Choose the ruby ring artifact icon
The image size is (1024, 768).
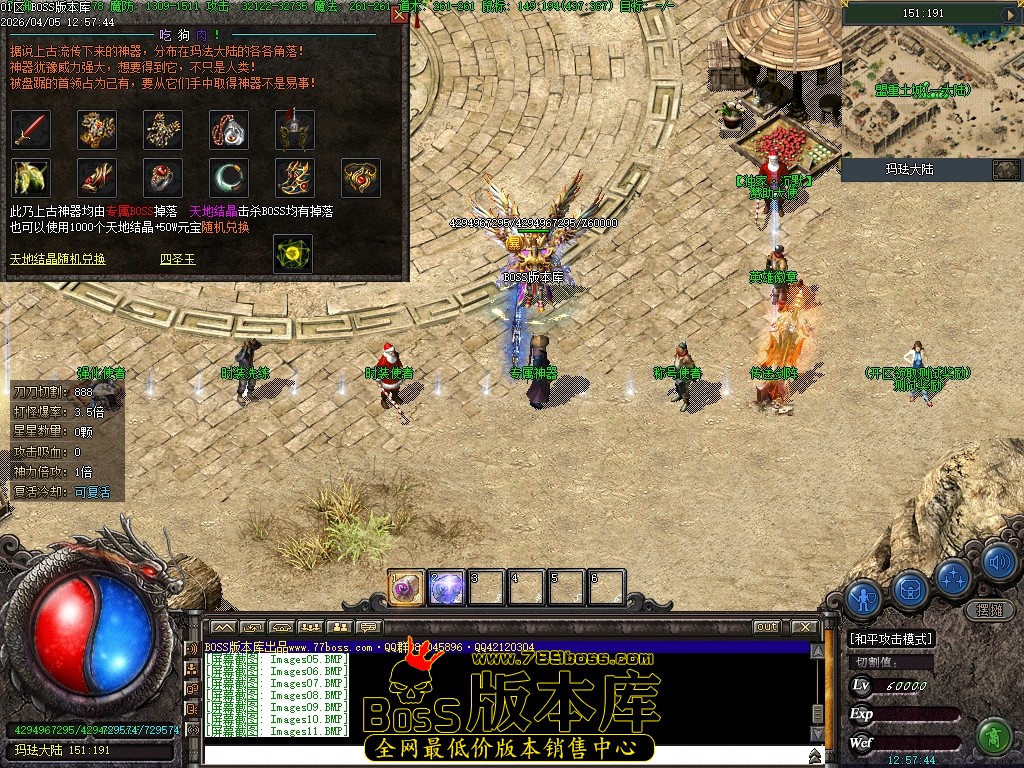coord(162,178)
